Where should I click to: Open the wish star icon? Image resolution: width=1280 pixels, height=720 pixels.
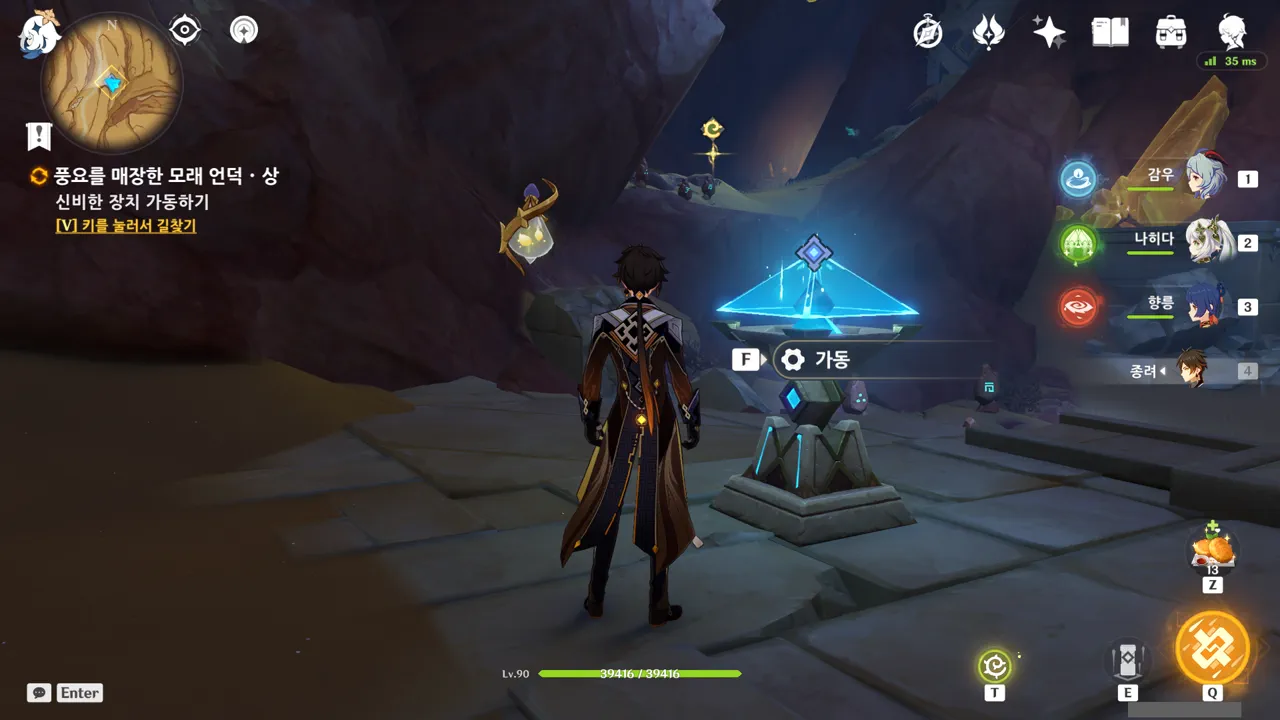(1049, 32)
